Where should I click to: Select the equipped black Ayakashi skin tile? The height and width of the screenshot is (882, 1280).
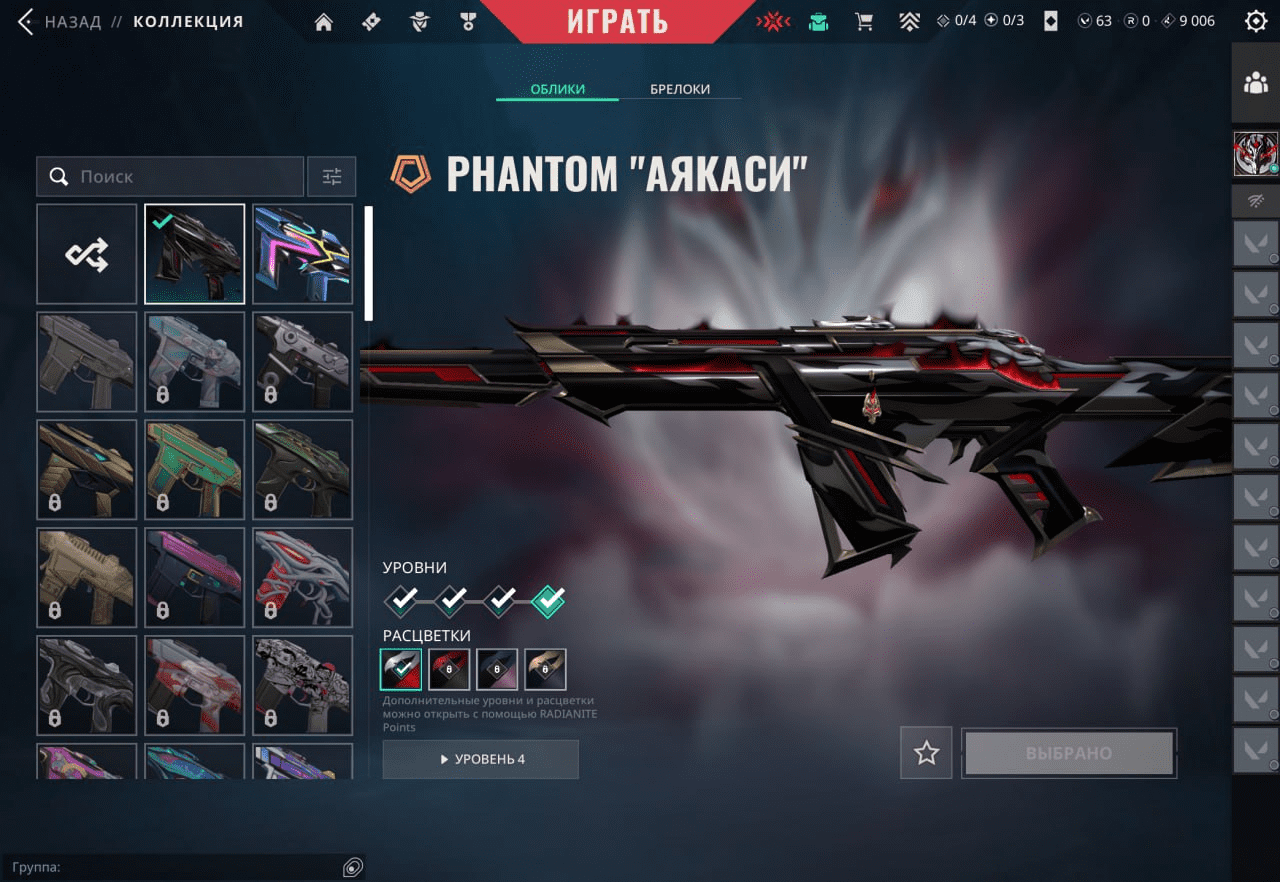pos(195,254)
